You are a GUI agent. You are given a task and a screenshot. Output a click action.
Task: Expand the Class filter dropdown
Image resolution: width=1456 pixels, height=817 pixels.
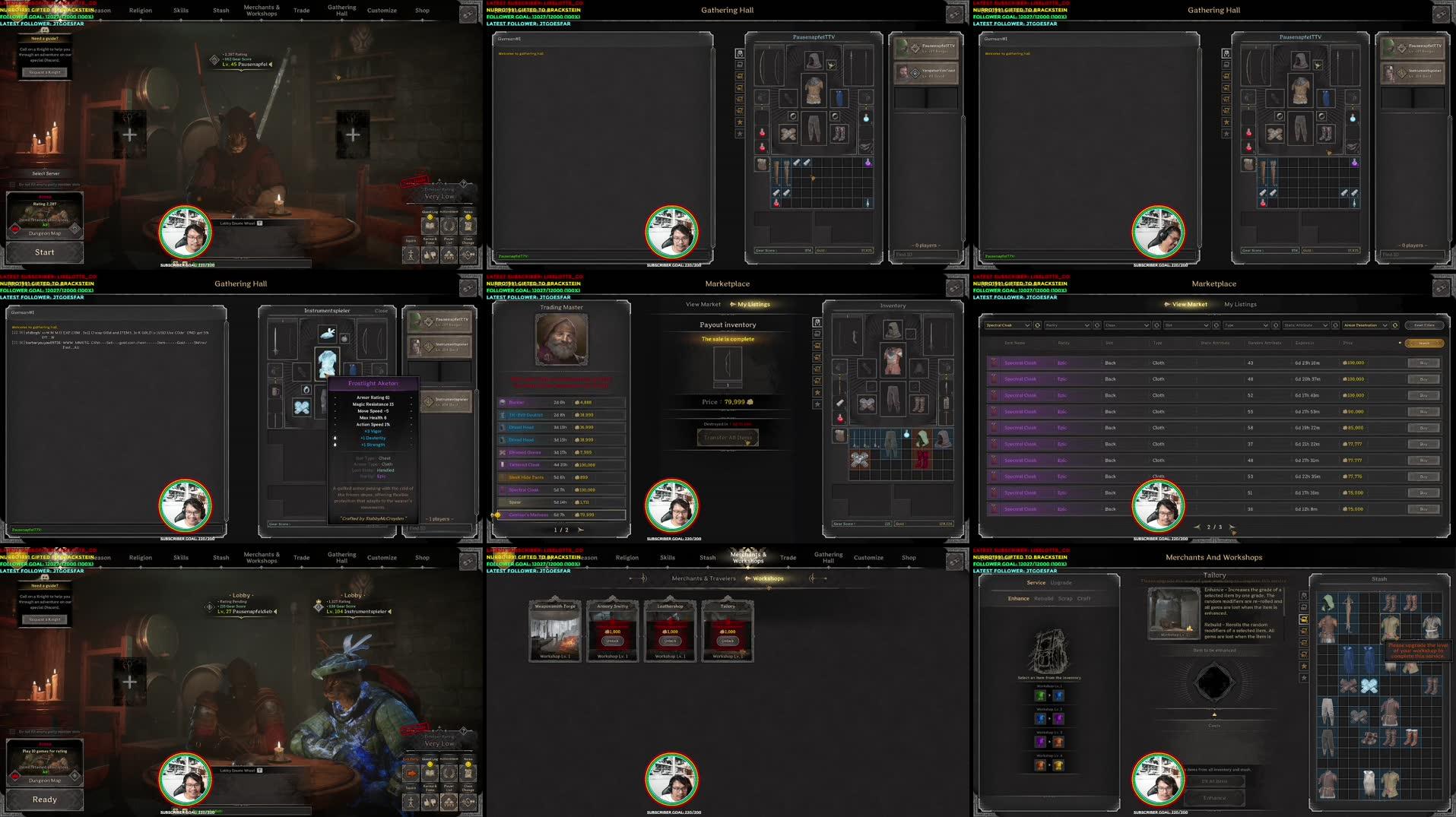pyautogui.click(x=1127, y=325)
